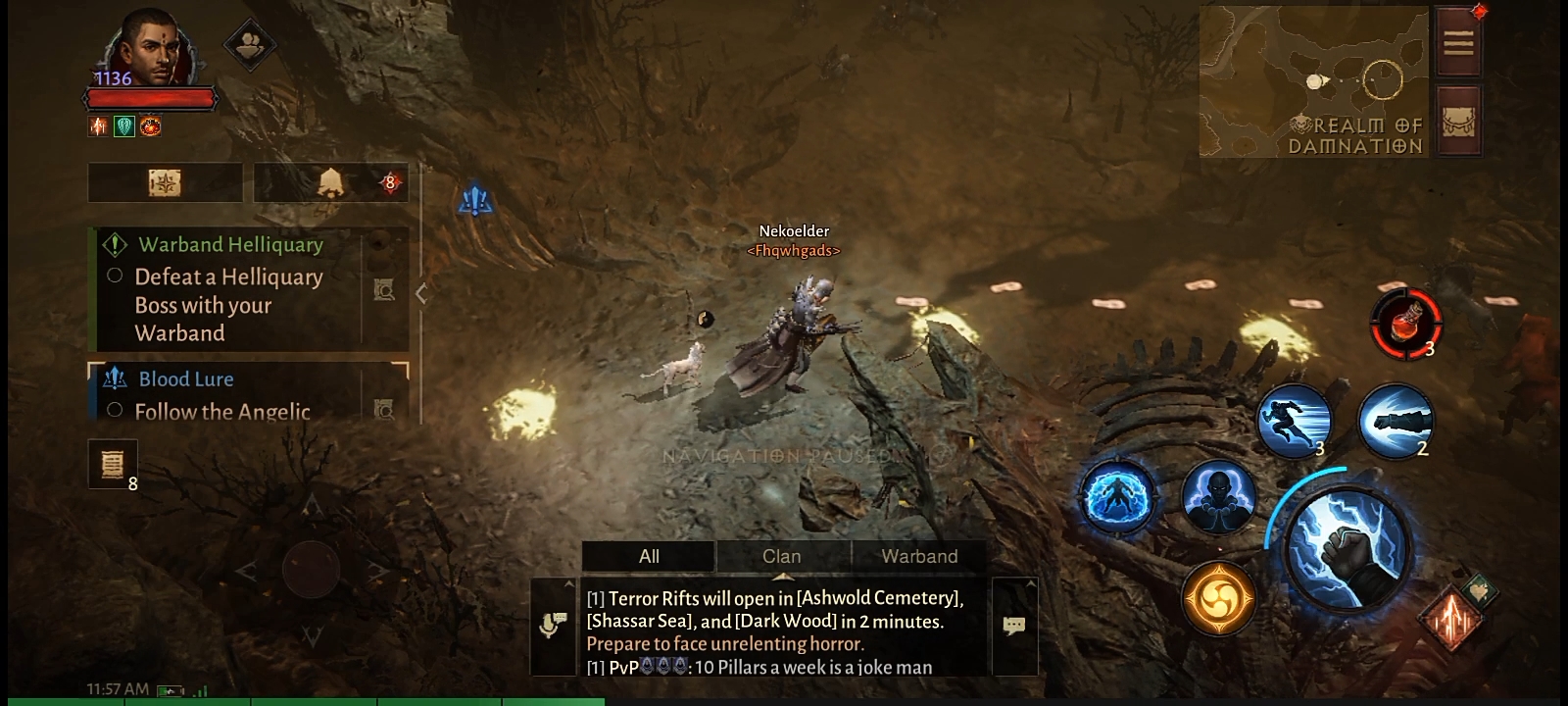The height and width of the screenshot is (706, 1568).
Task: Activate the golden swirl ultimate ability
Action: (x=1218, y=598)
